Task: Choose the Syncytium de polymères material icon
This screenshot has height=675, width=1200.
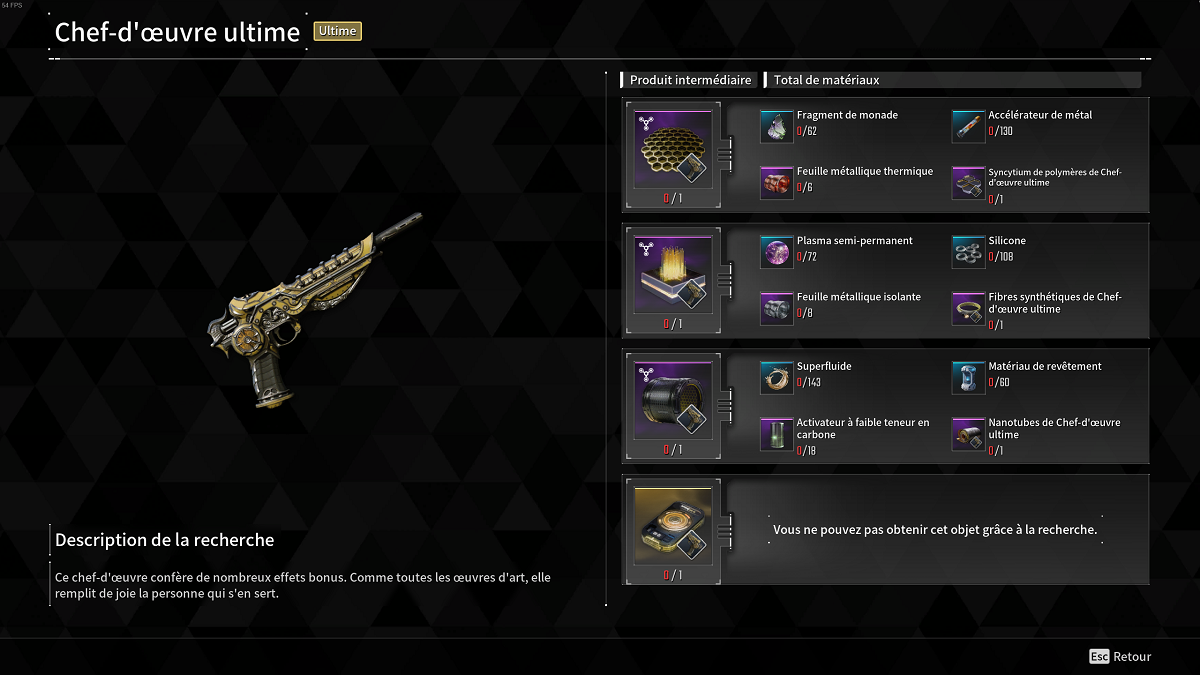Action: (968, 182)
